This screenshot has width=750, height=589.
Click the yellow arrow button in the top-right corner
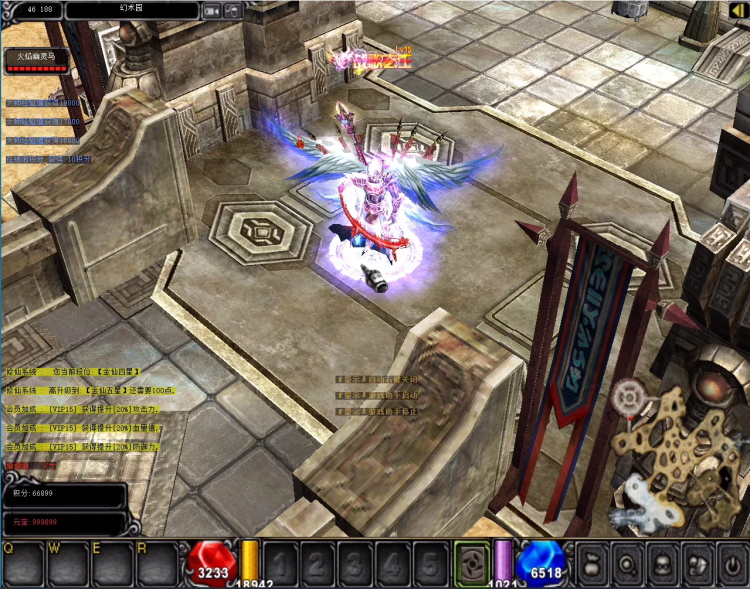(738, 10)
